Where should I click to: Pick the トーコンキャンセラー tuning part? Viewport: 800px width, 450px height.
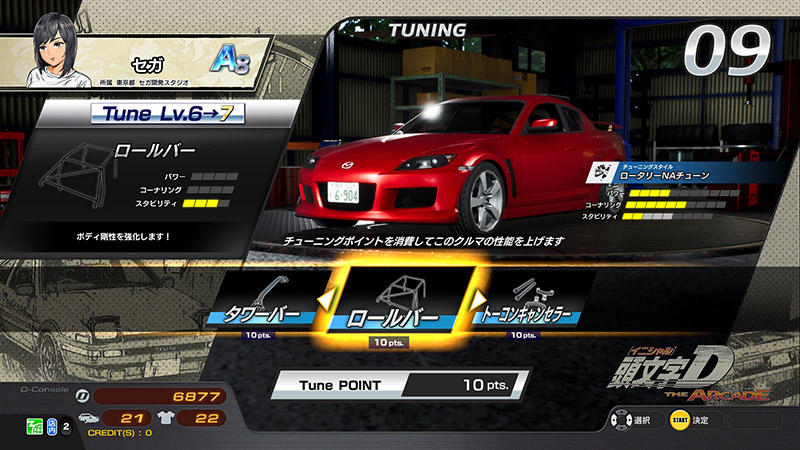(528, 298)
